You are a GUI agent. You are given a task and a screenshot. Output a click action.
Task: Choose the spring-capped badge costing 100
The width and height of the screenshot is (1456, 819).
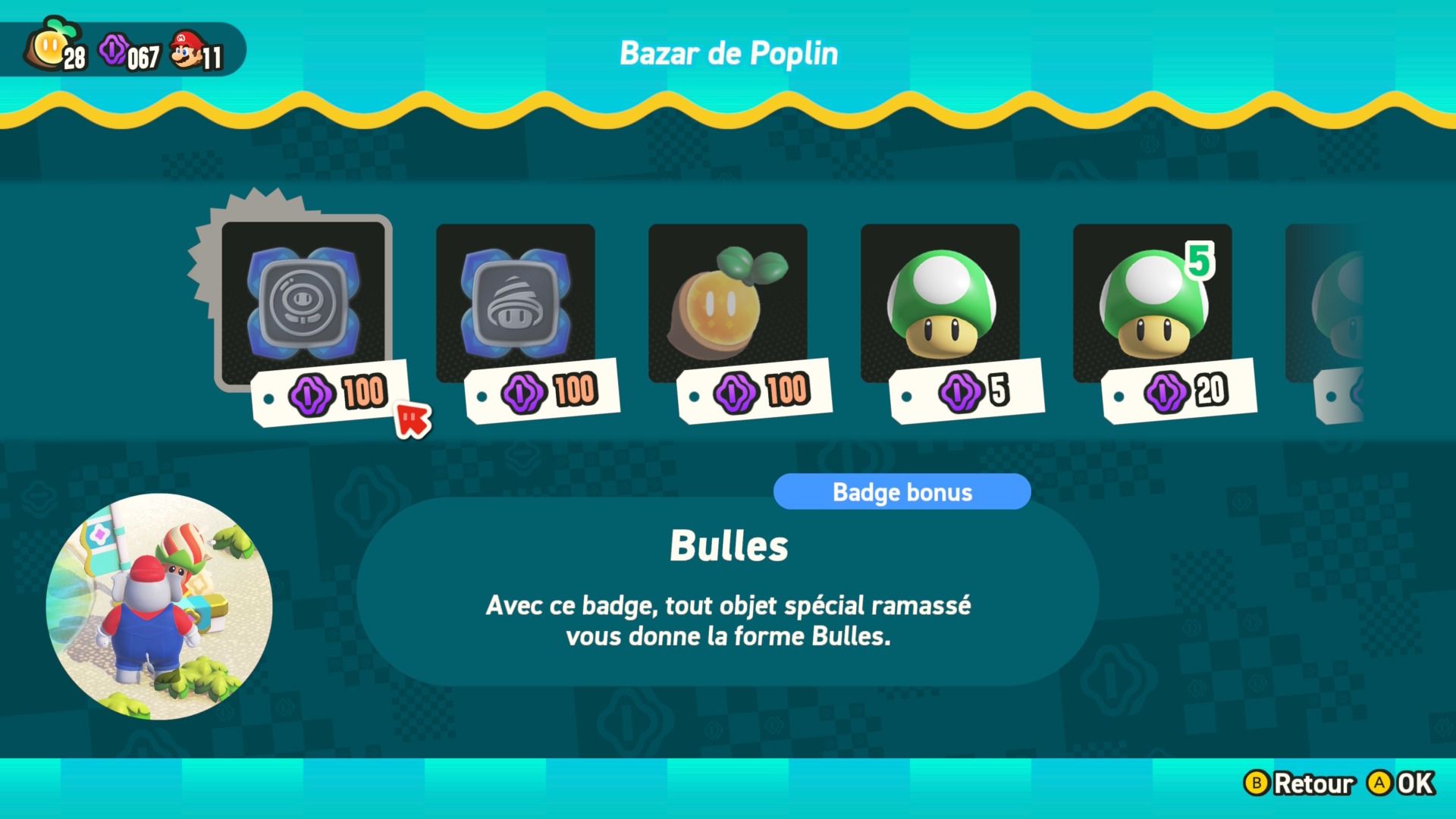tap(516, 303)
